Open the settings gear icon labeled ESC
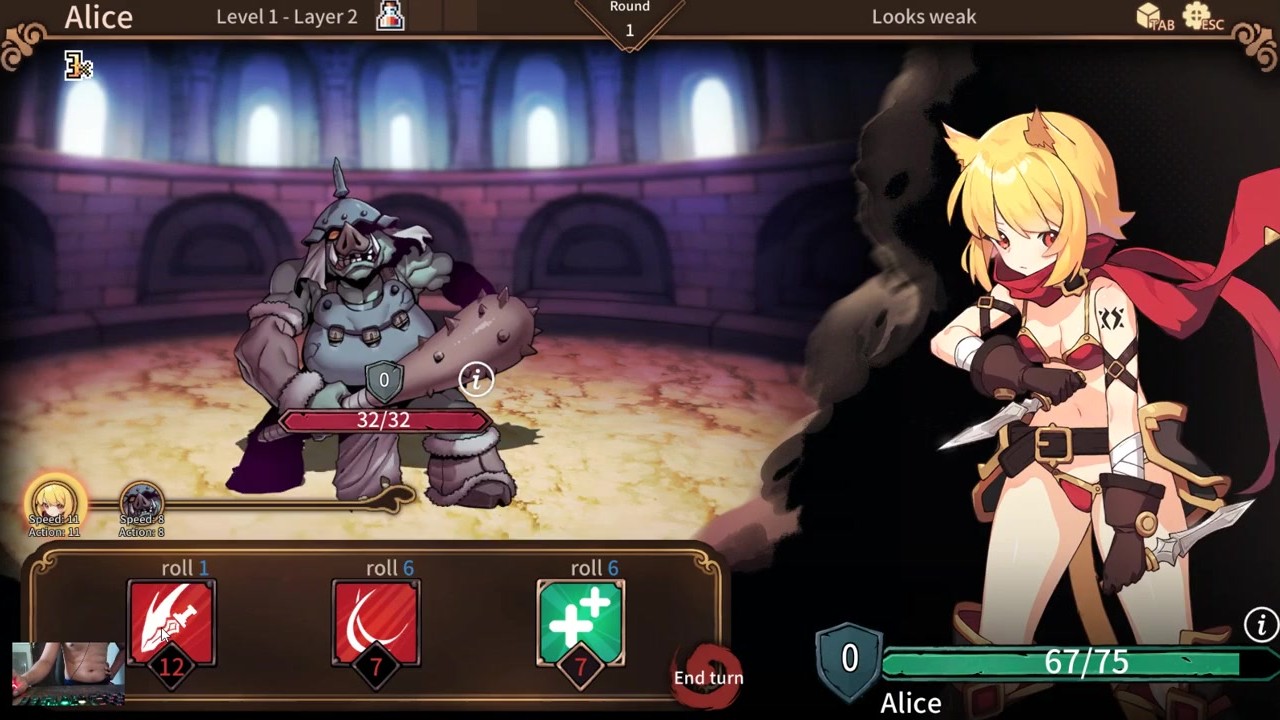 pyautogui.click(x=1197, y=16)
